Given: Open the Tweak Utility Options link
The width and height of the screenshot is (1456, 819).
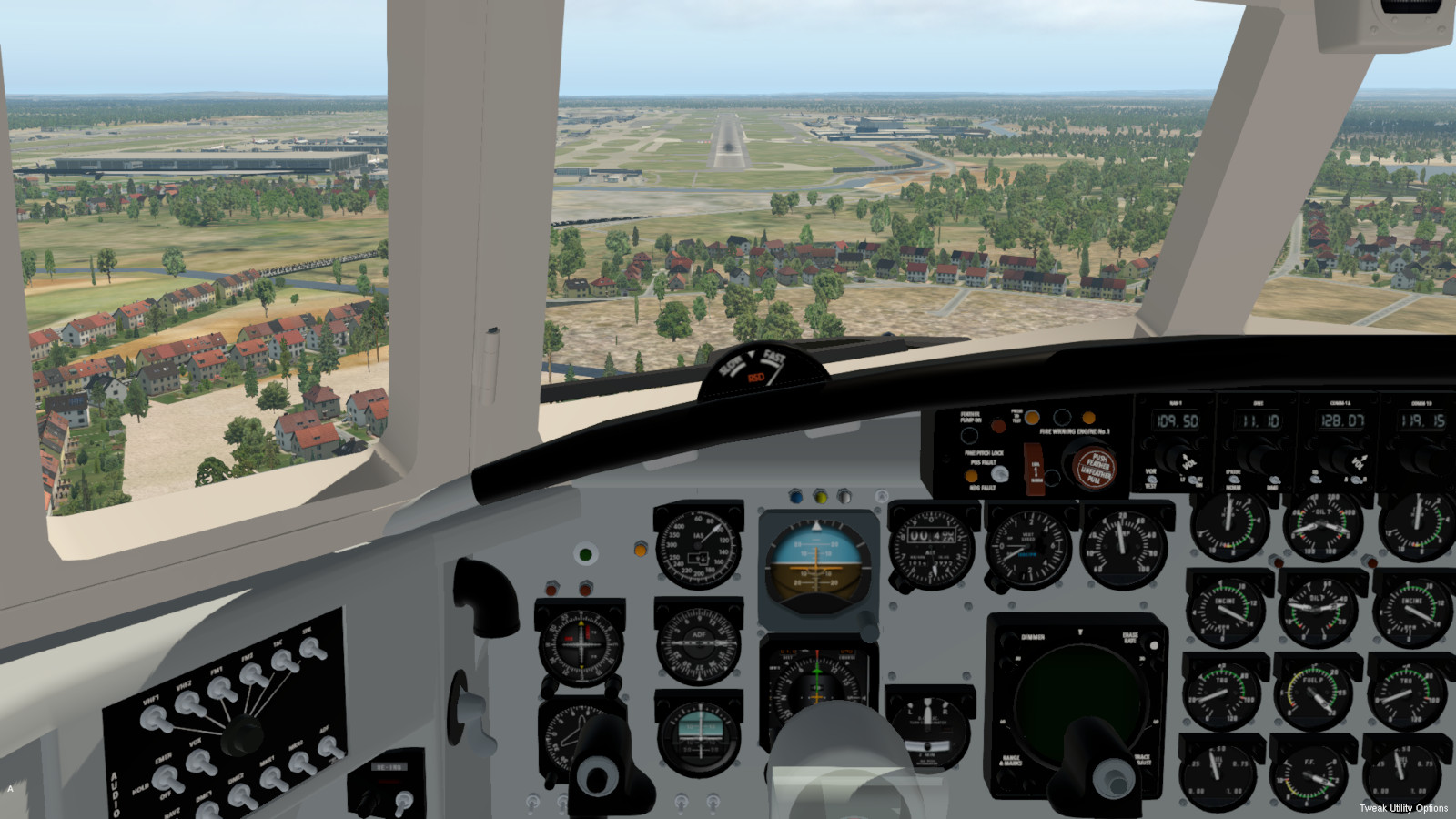Looking at the screenshot, I should 1403,808.
